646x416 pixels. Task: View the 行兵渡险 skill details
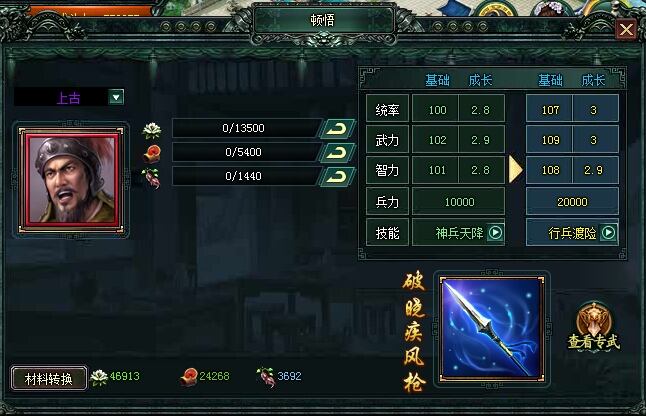(x=607, y=233)
